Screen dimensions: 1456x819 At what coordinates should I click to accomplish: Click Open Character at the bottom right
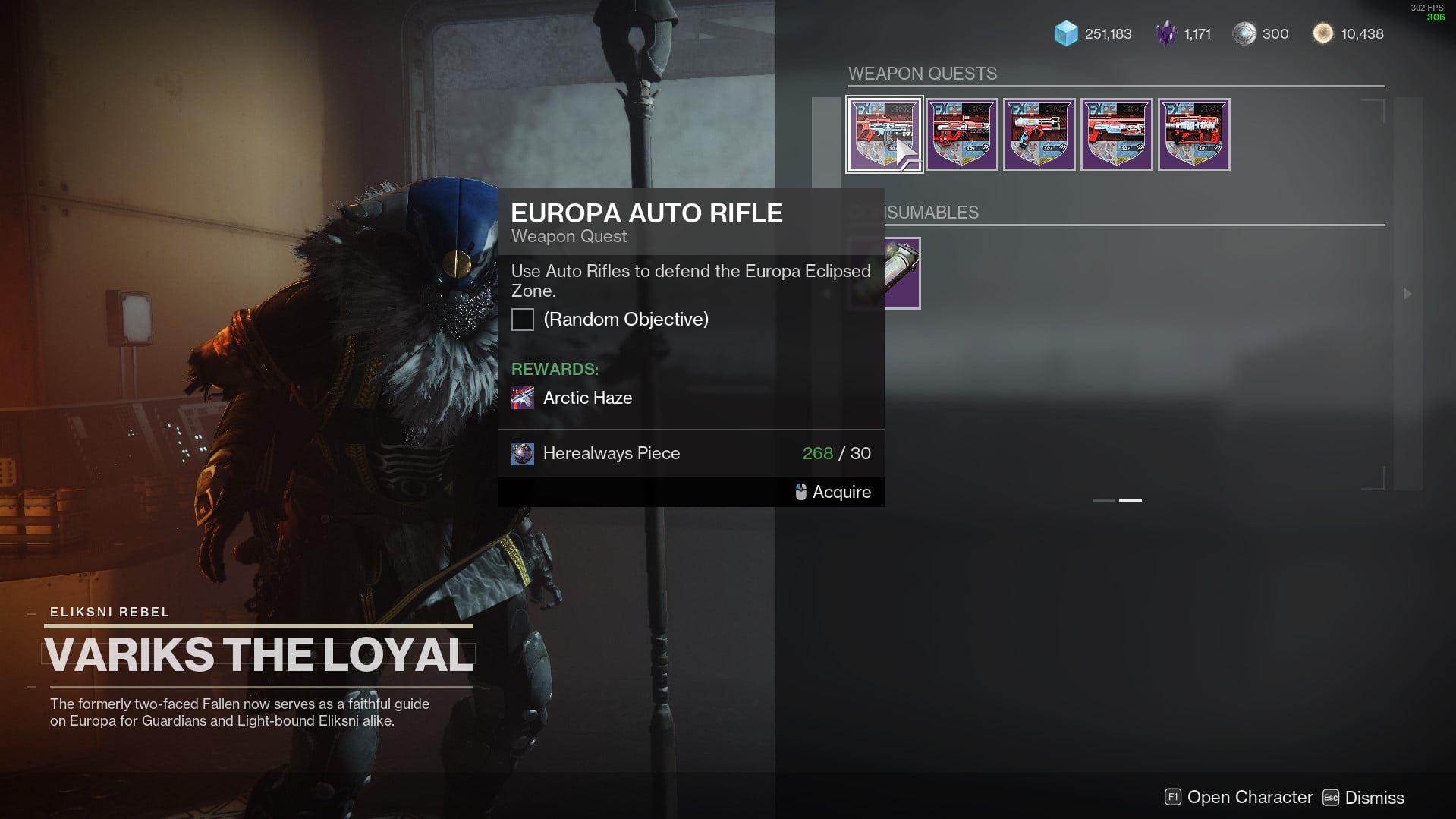[1253, 797]
